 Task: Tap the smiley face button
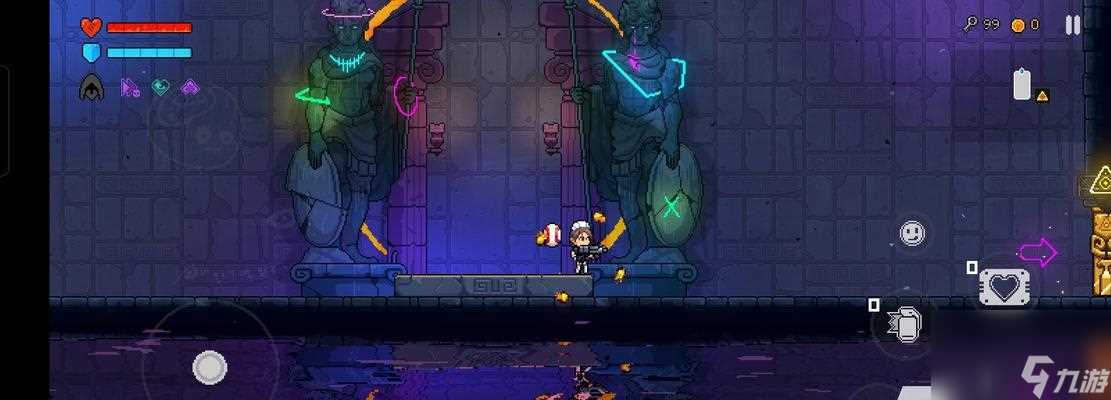(x=911, y=233)
